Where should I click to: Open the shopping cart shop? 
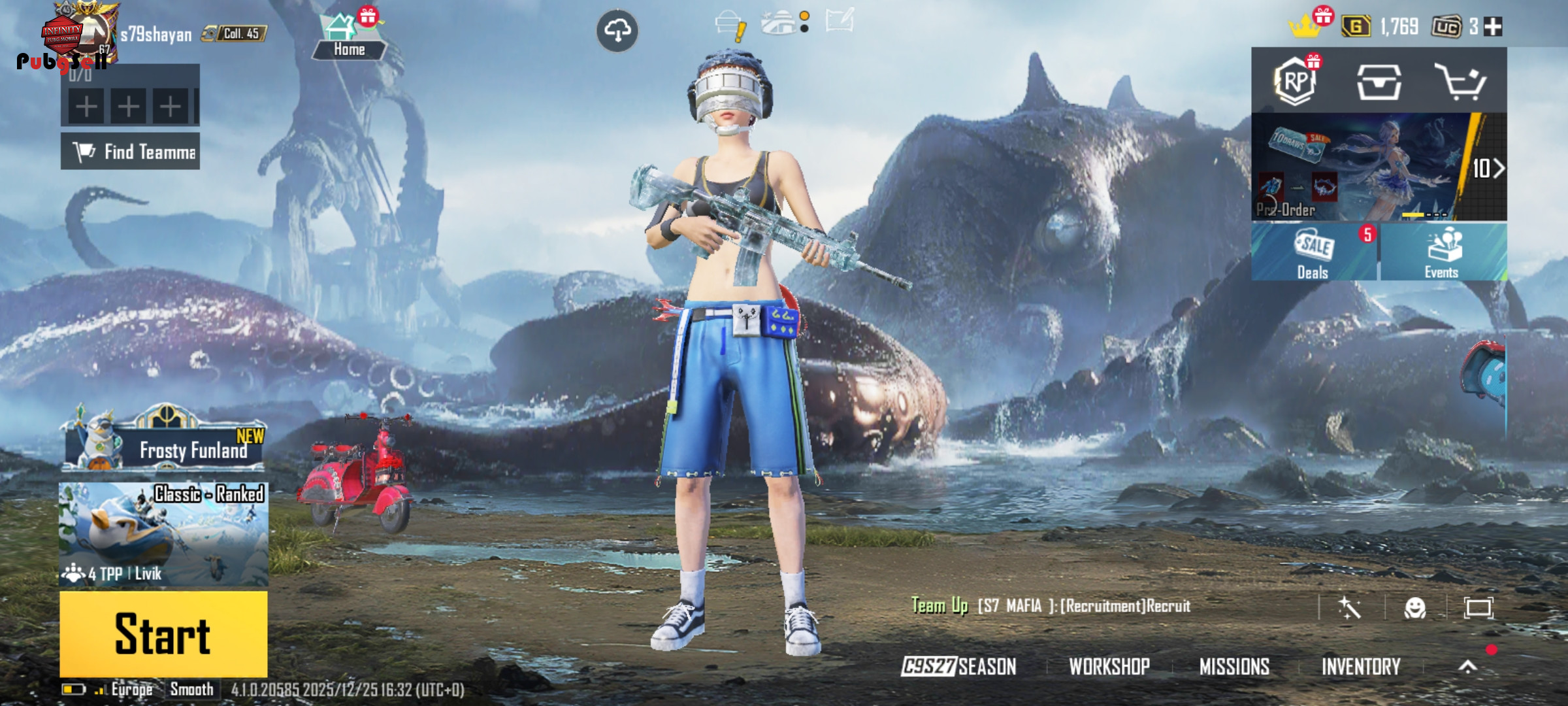1461,82
